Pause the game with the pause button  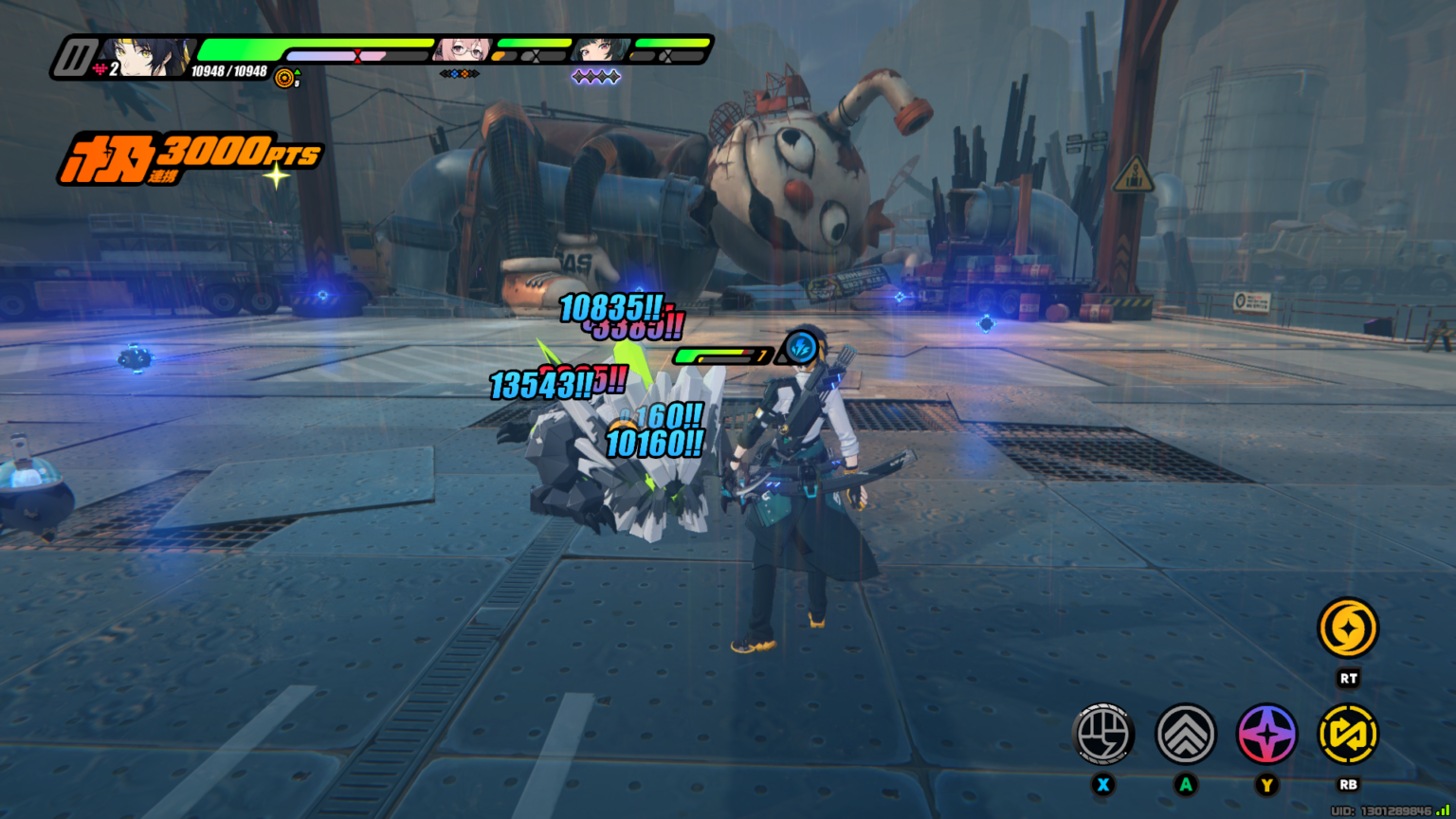pos(74,58)
